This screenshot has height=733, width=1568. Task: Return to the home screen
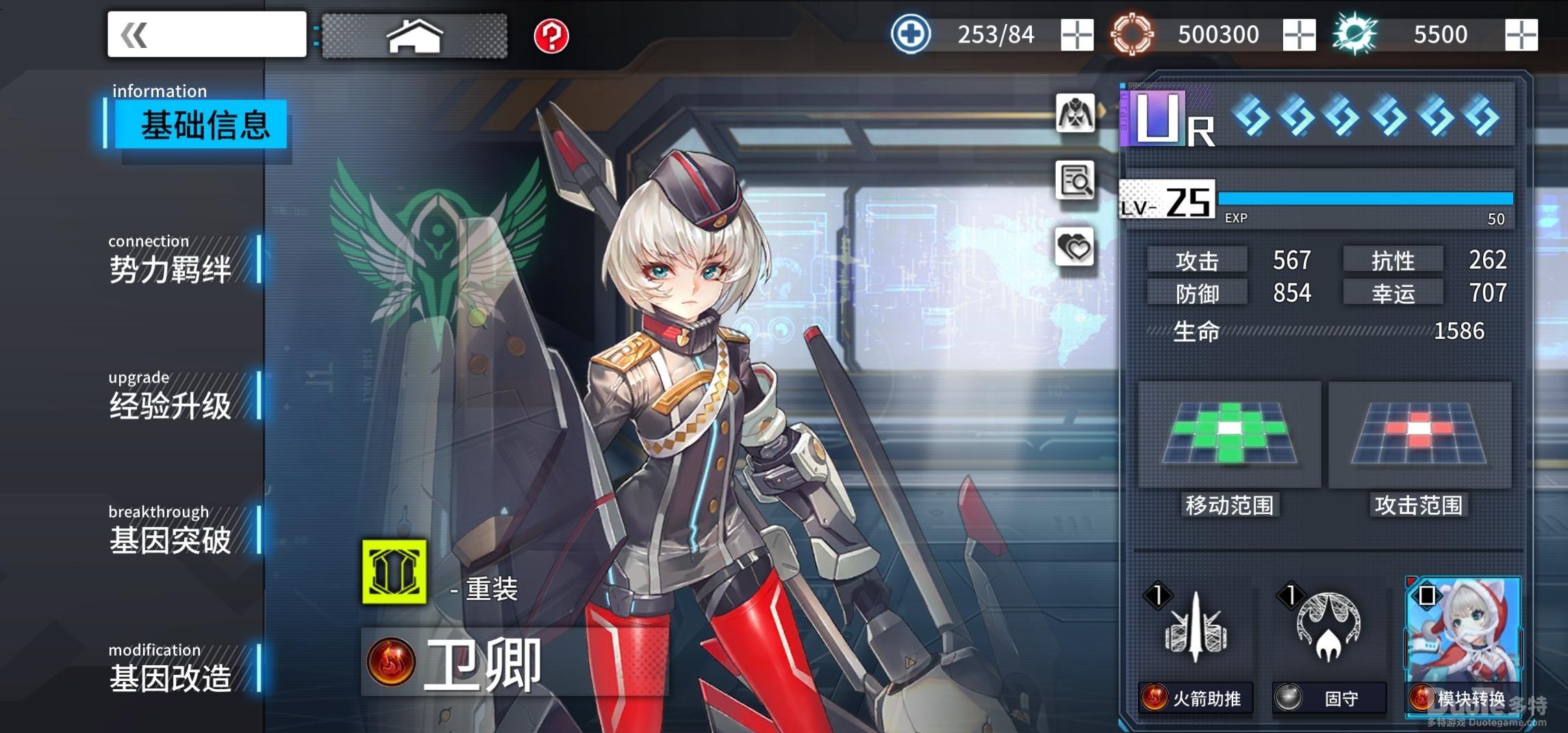[x=414, y=36]
